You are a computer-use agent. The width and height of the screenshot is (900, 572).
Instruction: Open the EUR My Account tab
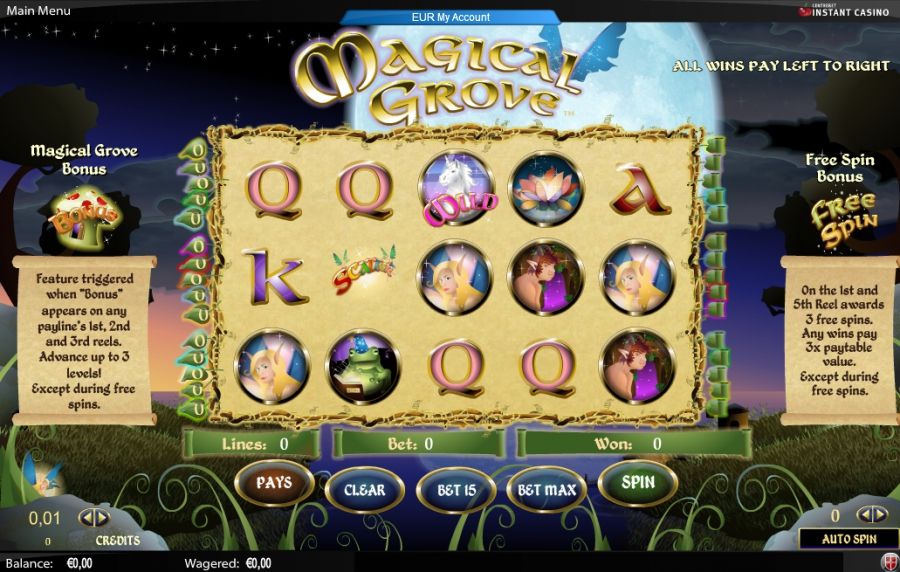point(450,17)
